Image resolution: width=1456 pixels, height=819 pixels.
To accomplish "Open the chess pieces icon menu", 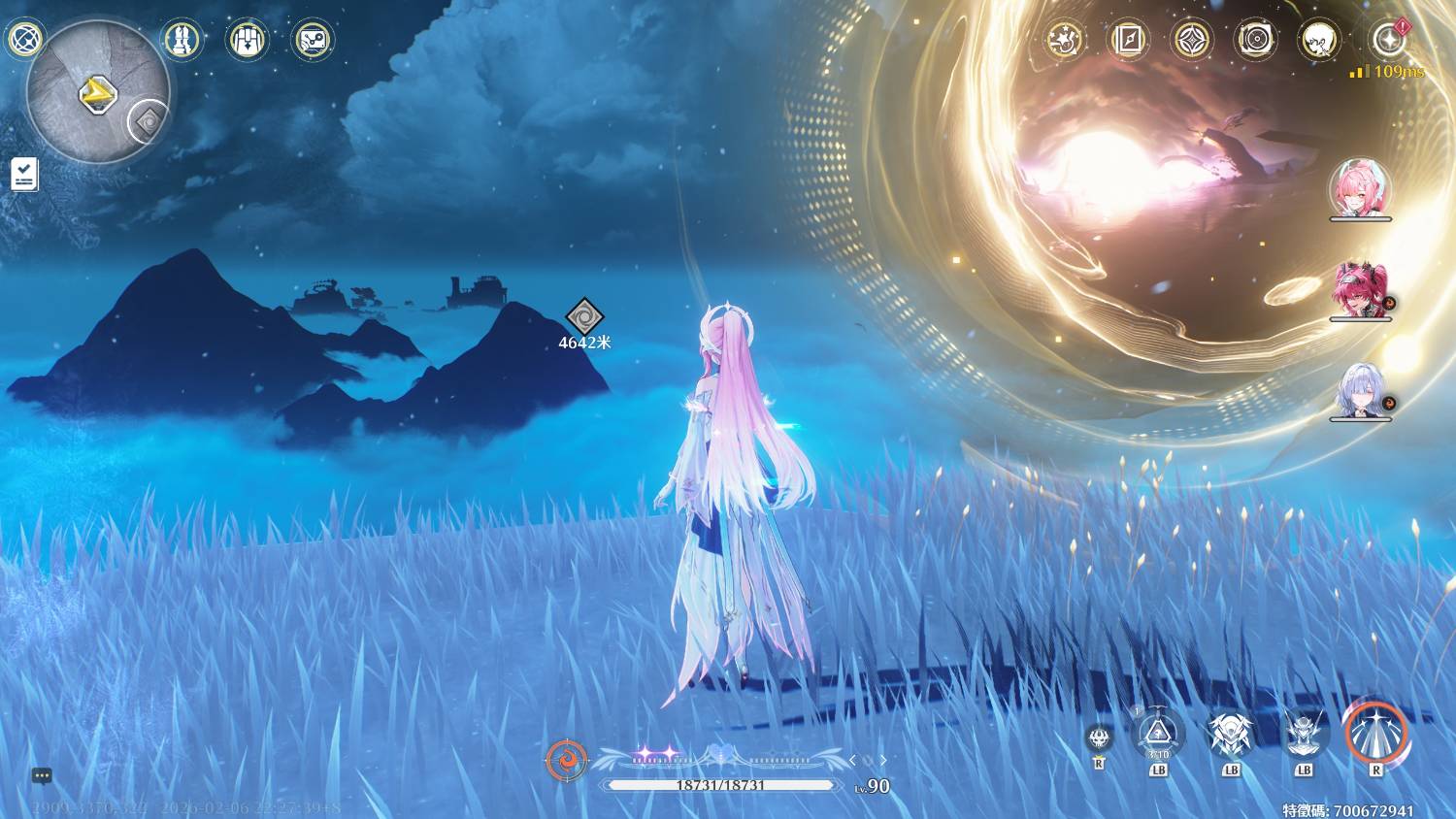I will (182, 40).
